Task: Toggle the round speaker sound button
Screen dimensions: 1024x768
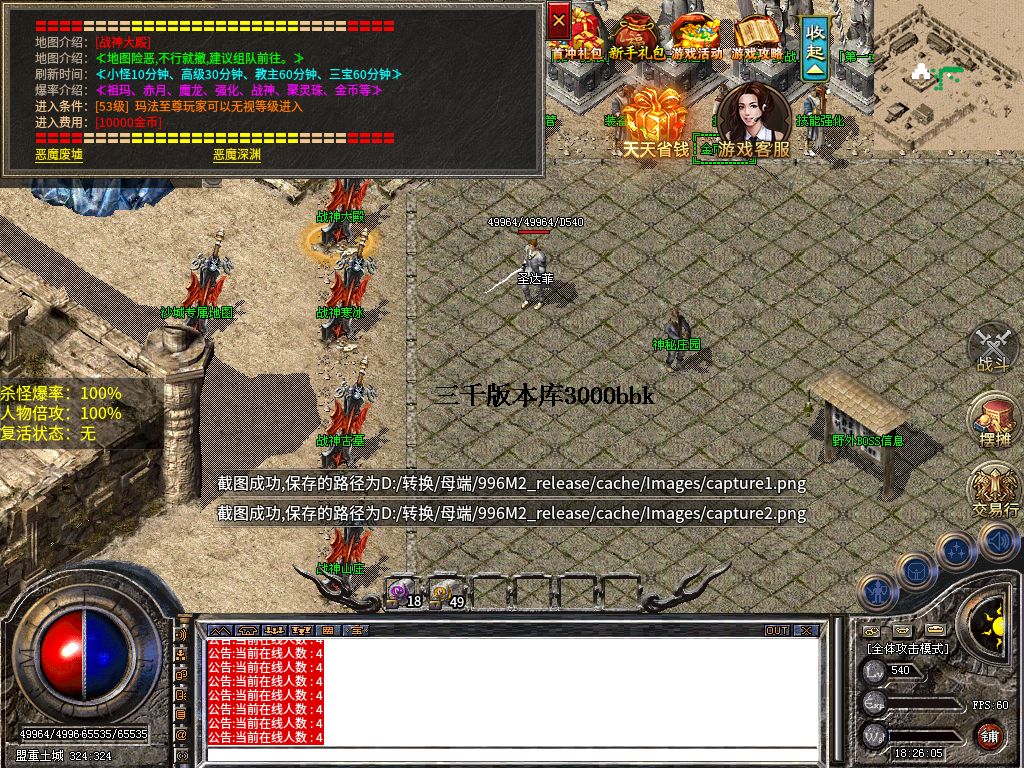Action: [x=998, y=541]
